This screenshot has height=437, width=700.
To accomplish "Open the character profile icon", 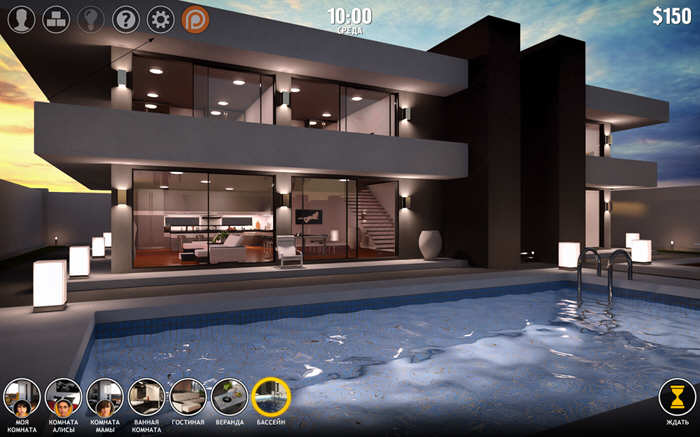I will [21, 18].
